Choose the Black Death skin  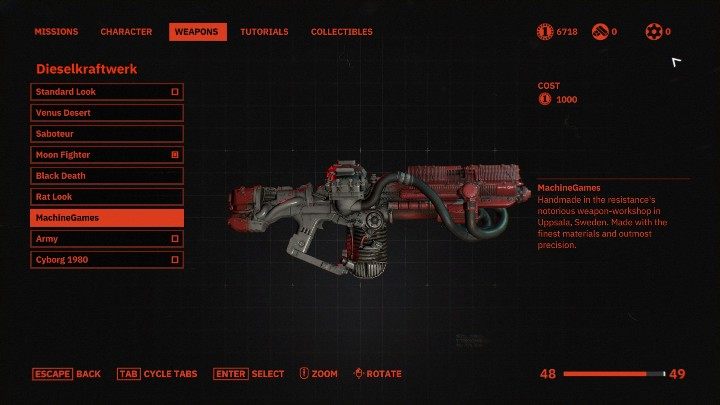106,176
